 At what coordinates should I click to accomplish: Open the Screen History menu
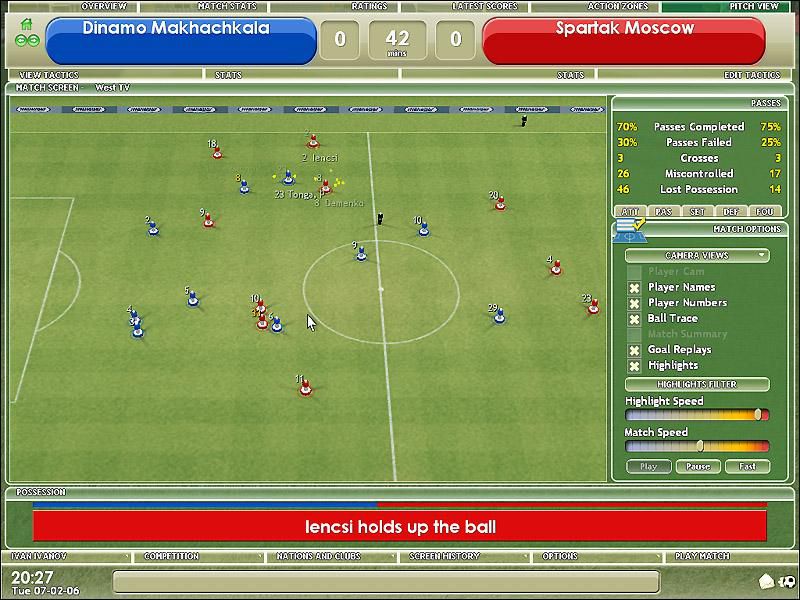445,556
